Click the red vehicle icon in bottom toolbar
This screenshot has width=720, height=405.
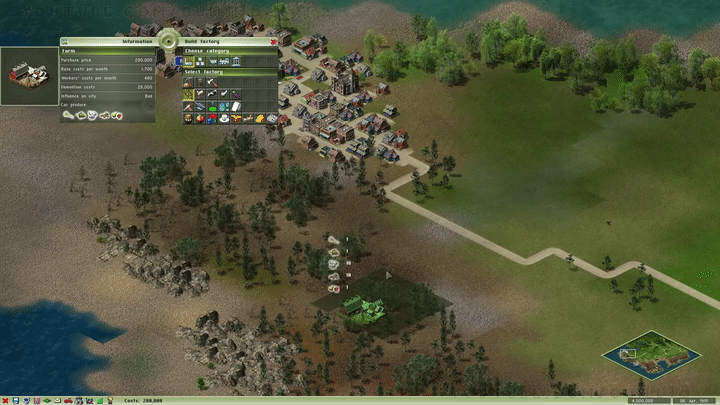coord(68,400)
